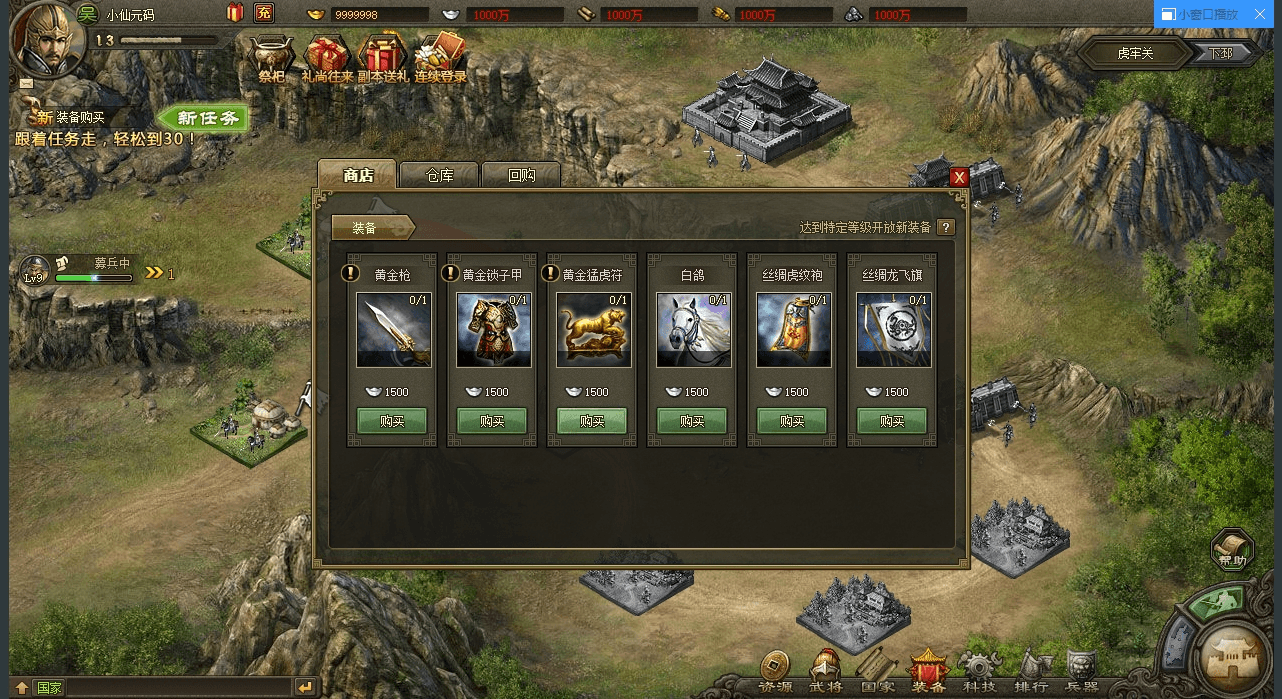Buy the 丝绸虎纹袍 robe
1282x699 pixels.
(792, 421)
